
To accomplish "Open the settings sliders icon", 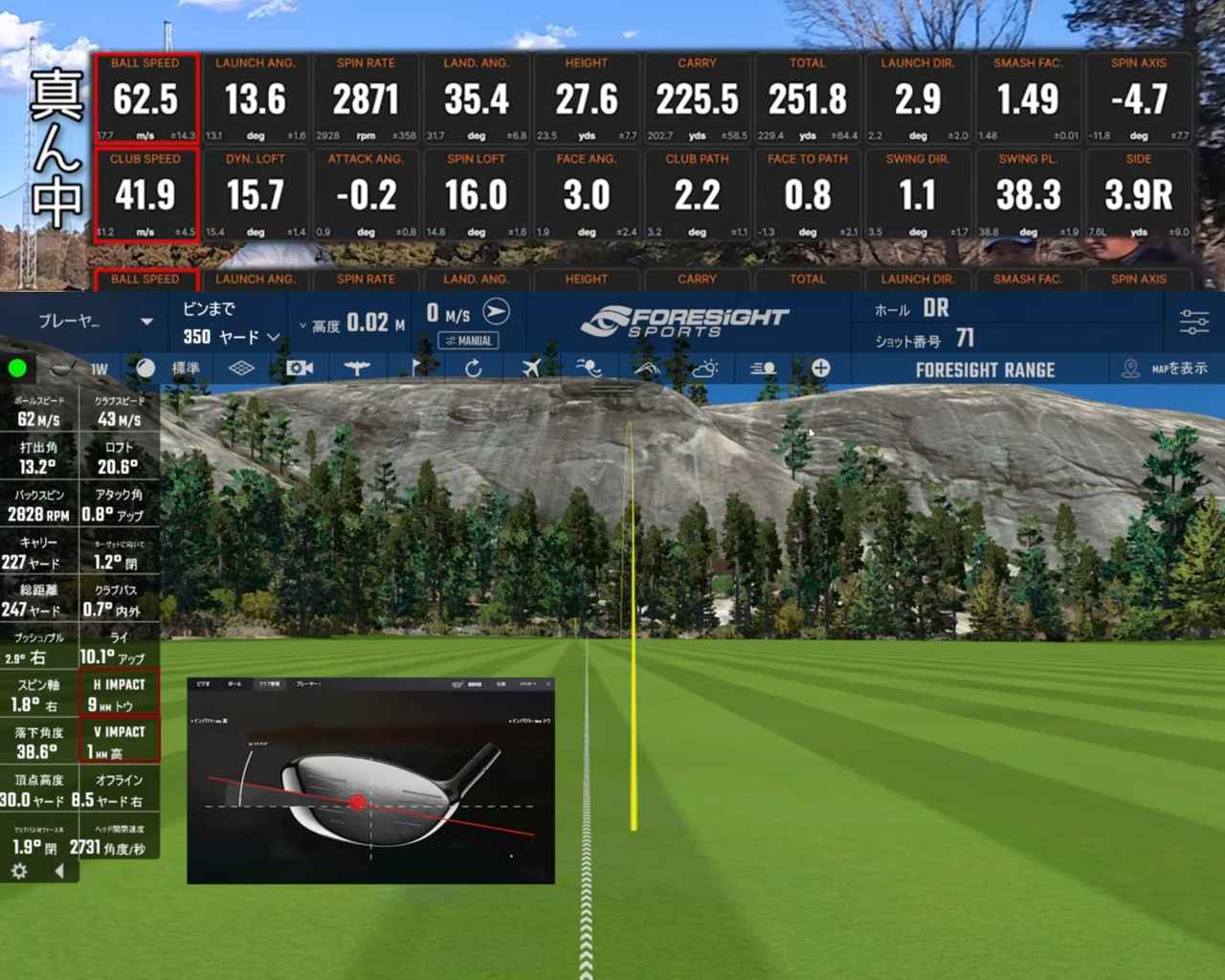I will pyautogui.click(x=1193, y=322).
